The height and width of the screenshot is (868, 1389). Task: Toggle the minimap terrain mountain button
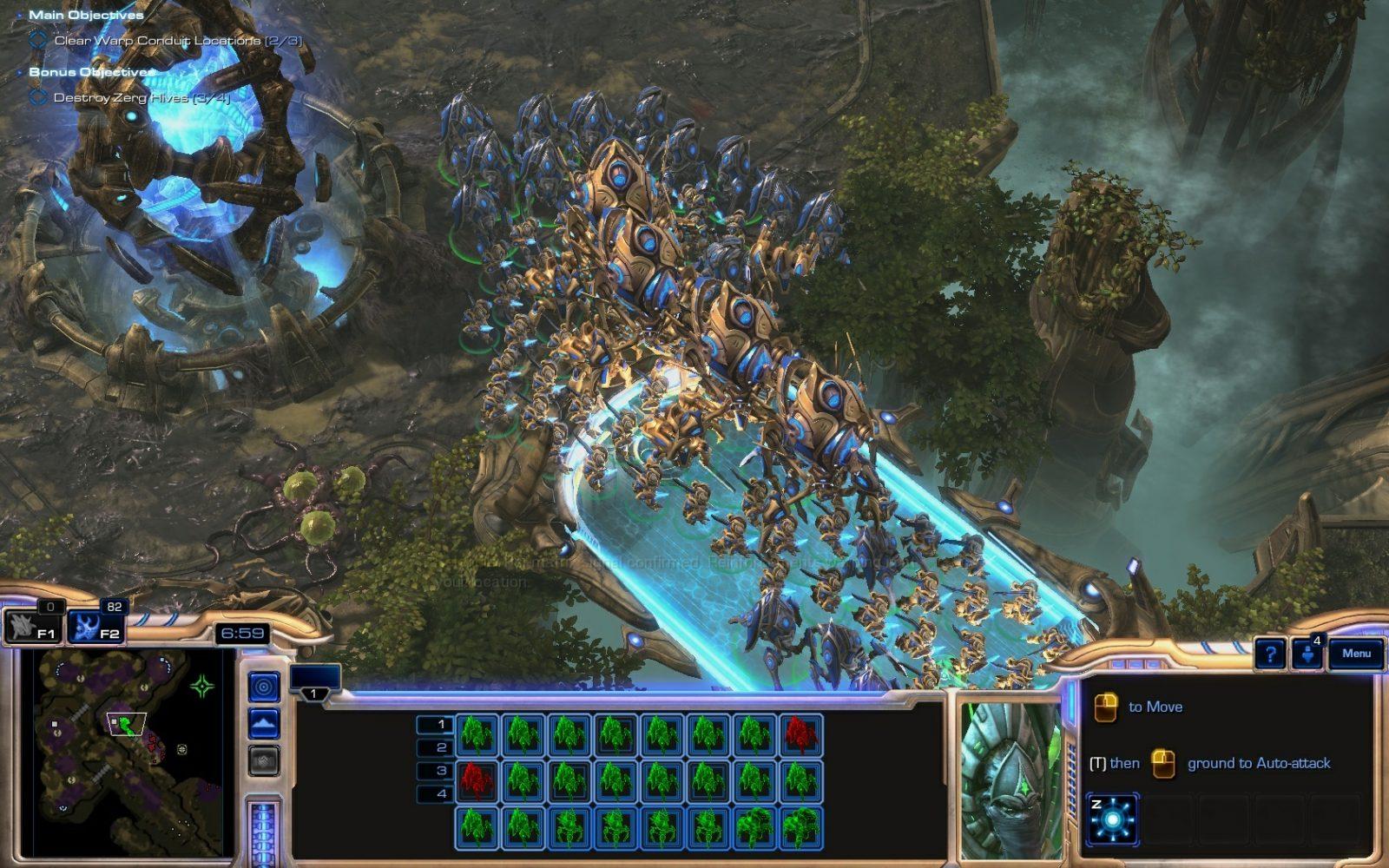click(x=264, y=723)
